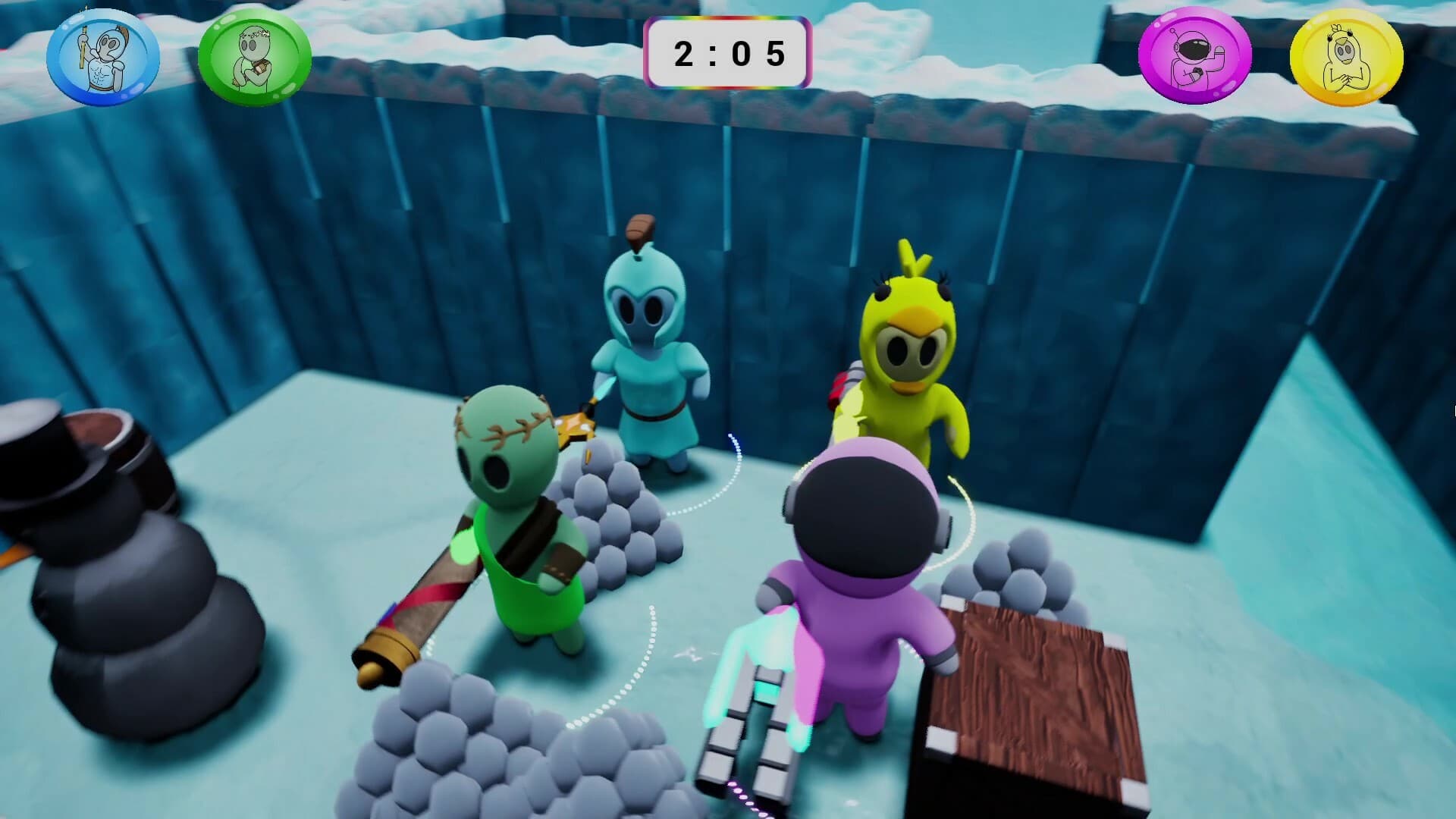
Task: Select the match timer showing 2:05
Action: 726,53
